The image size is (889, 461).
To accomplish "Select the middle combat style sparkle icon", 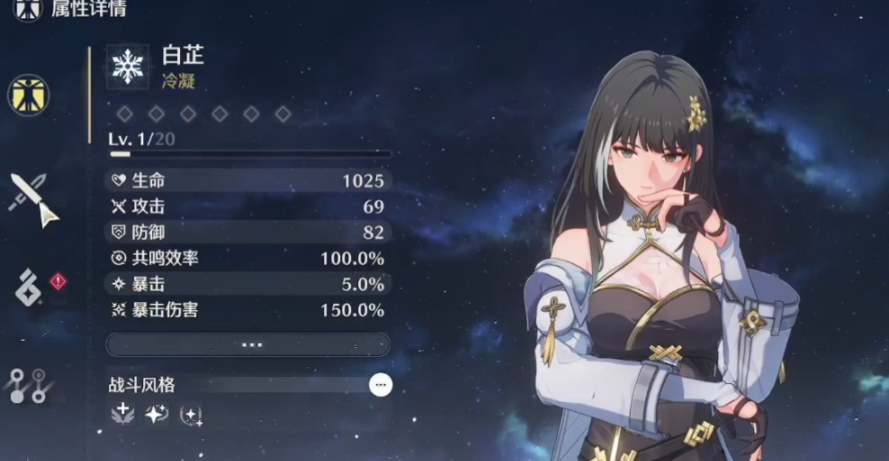I will point(156,414).
